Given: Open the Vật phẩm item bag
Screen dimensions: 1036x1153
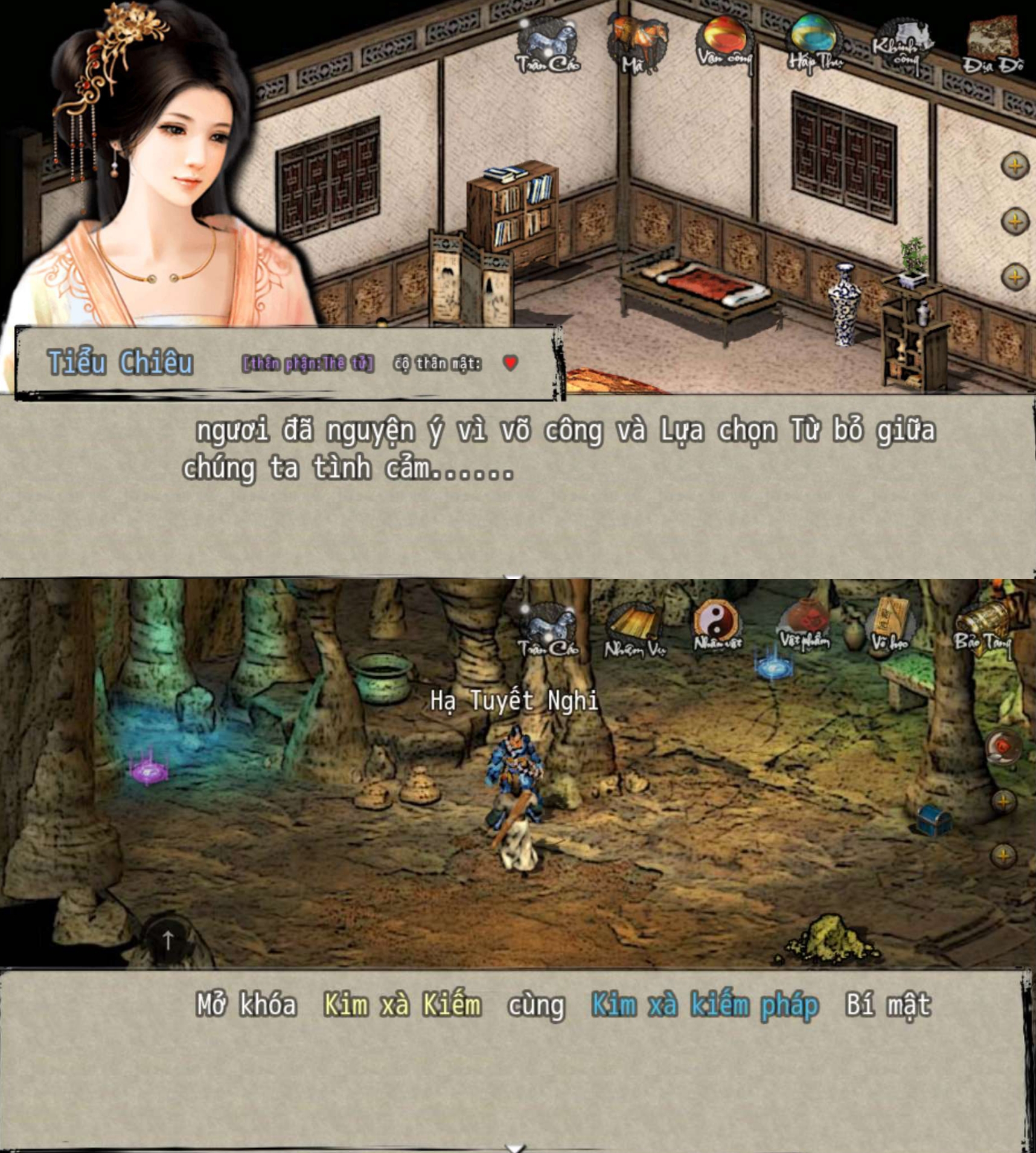Looking at the screenshot, I should coord(805,625).
